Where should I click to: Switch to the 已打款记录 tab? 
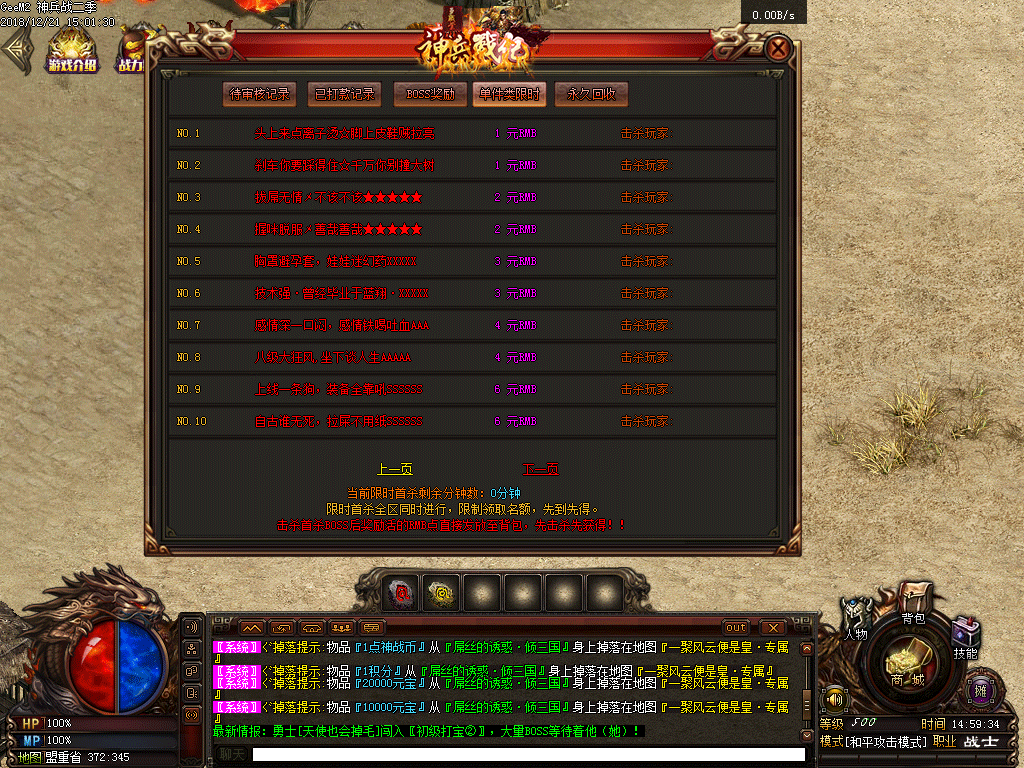pyautogui.click(x=344, y=95)
